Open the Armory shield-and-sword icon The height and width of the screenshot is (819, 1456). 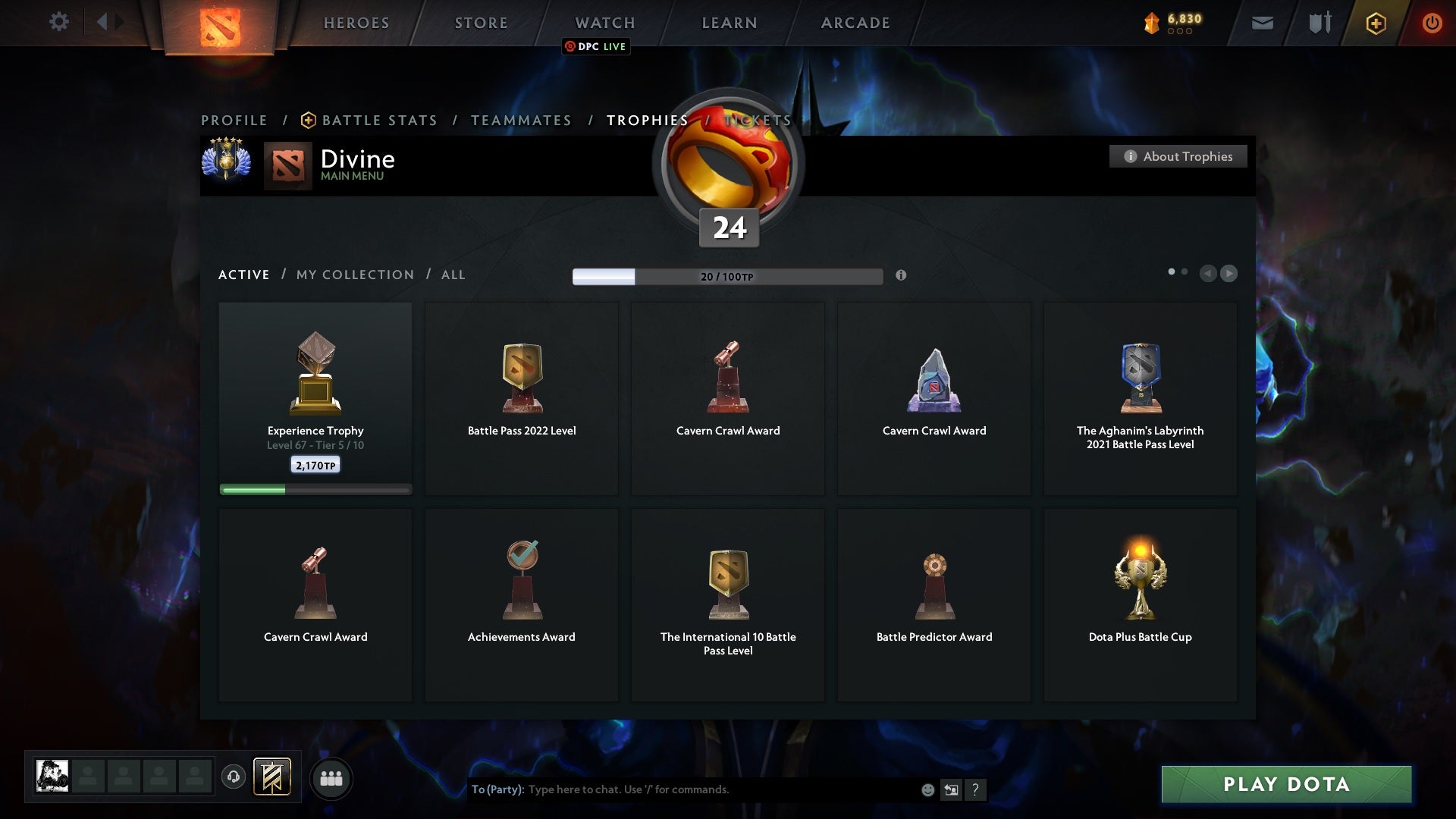click(x=1319, y=23)
